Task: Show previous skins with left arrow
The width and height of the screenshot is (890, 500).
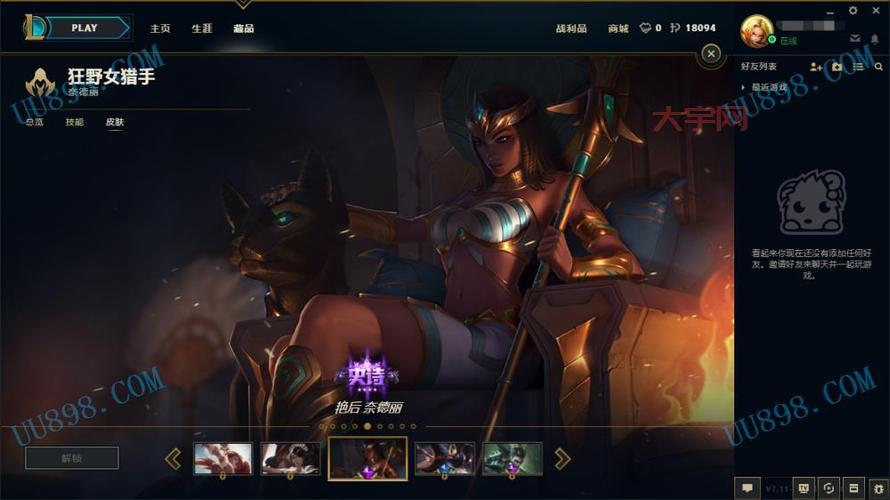Action: (x=173, y=458)
